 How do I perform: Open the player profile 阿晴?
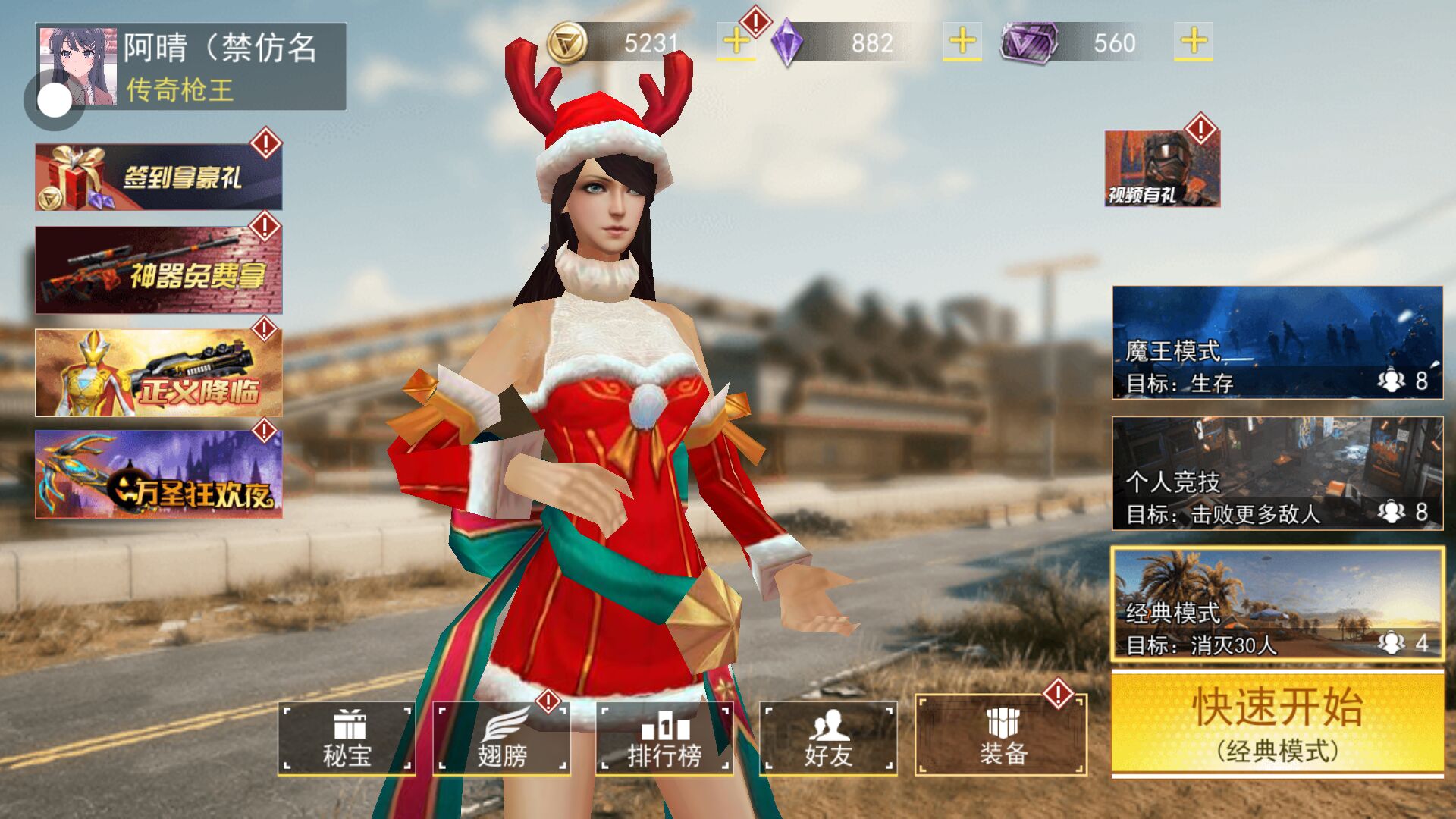click(190, 67)
